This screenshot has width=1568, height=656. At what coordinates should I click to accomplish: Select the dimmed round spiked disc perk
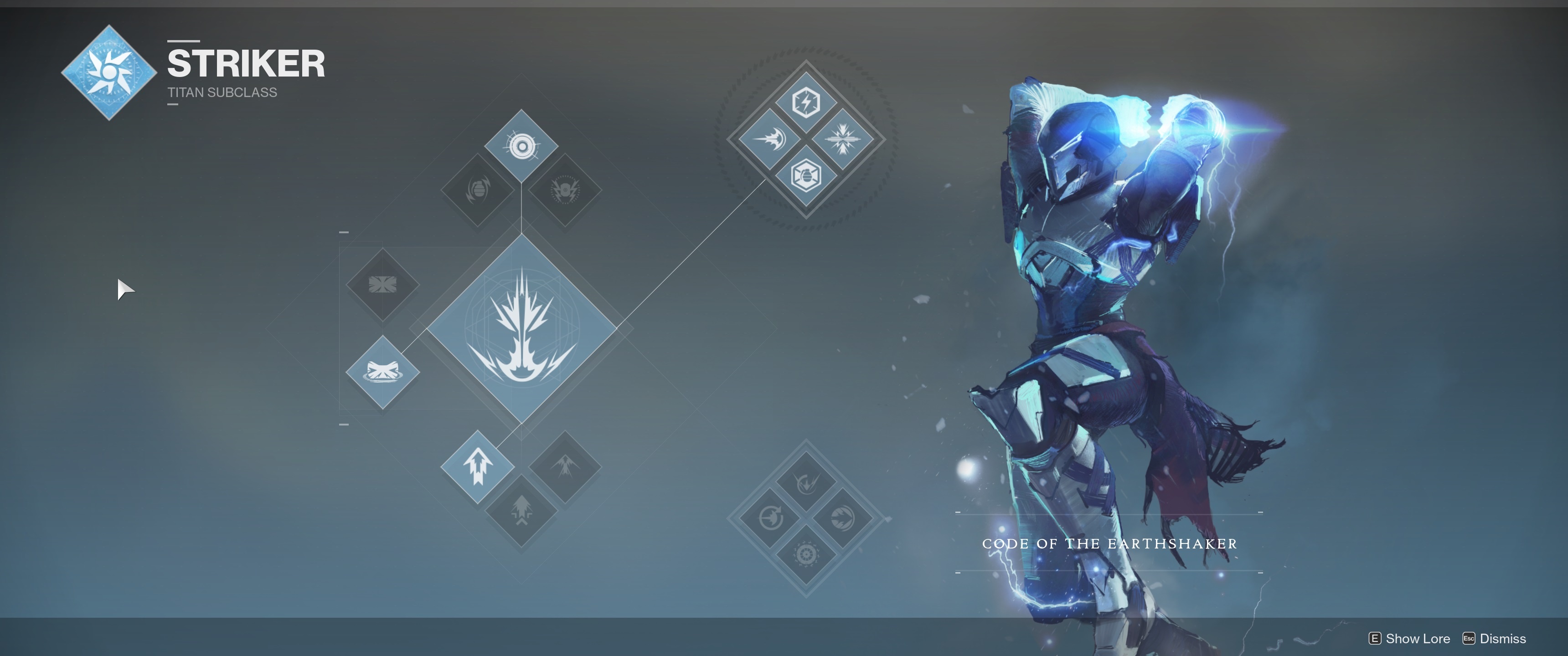pos(842,518)
